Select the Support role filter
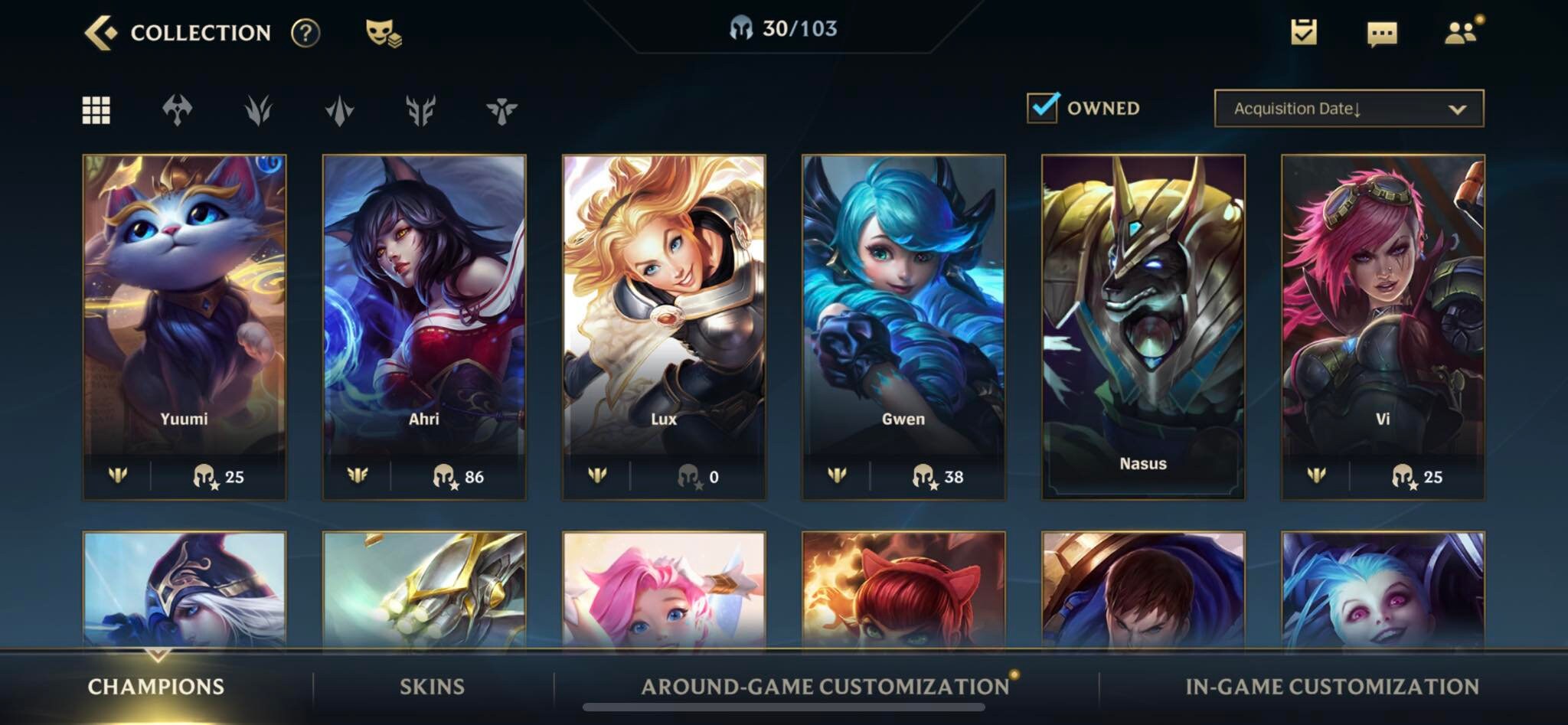This screenshot has height=725, width=1568. 501,109
